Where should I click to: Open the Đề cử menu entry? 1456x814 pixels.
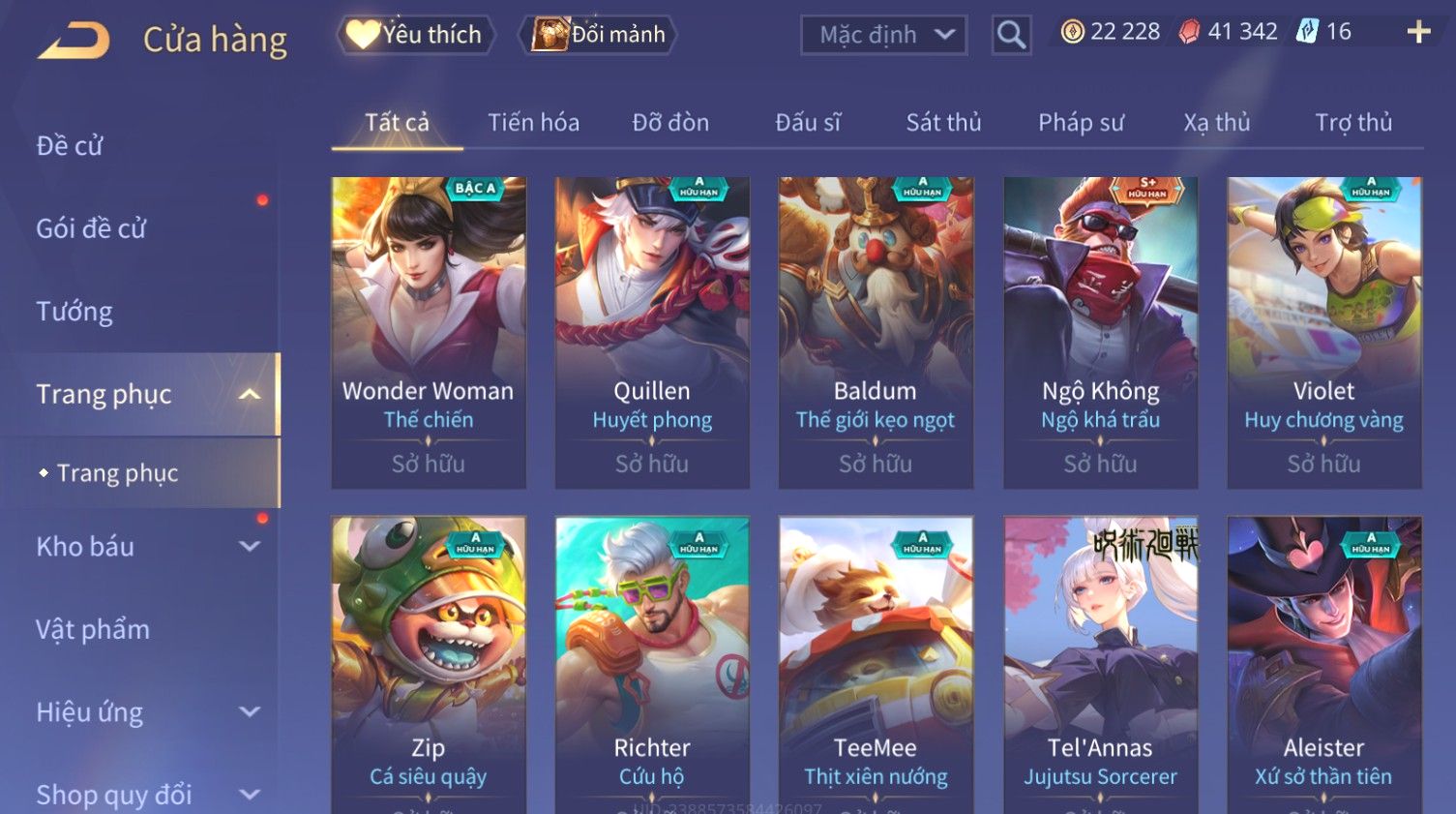click(70, 146)
